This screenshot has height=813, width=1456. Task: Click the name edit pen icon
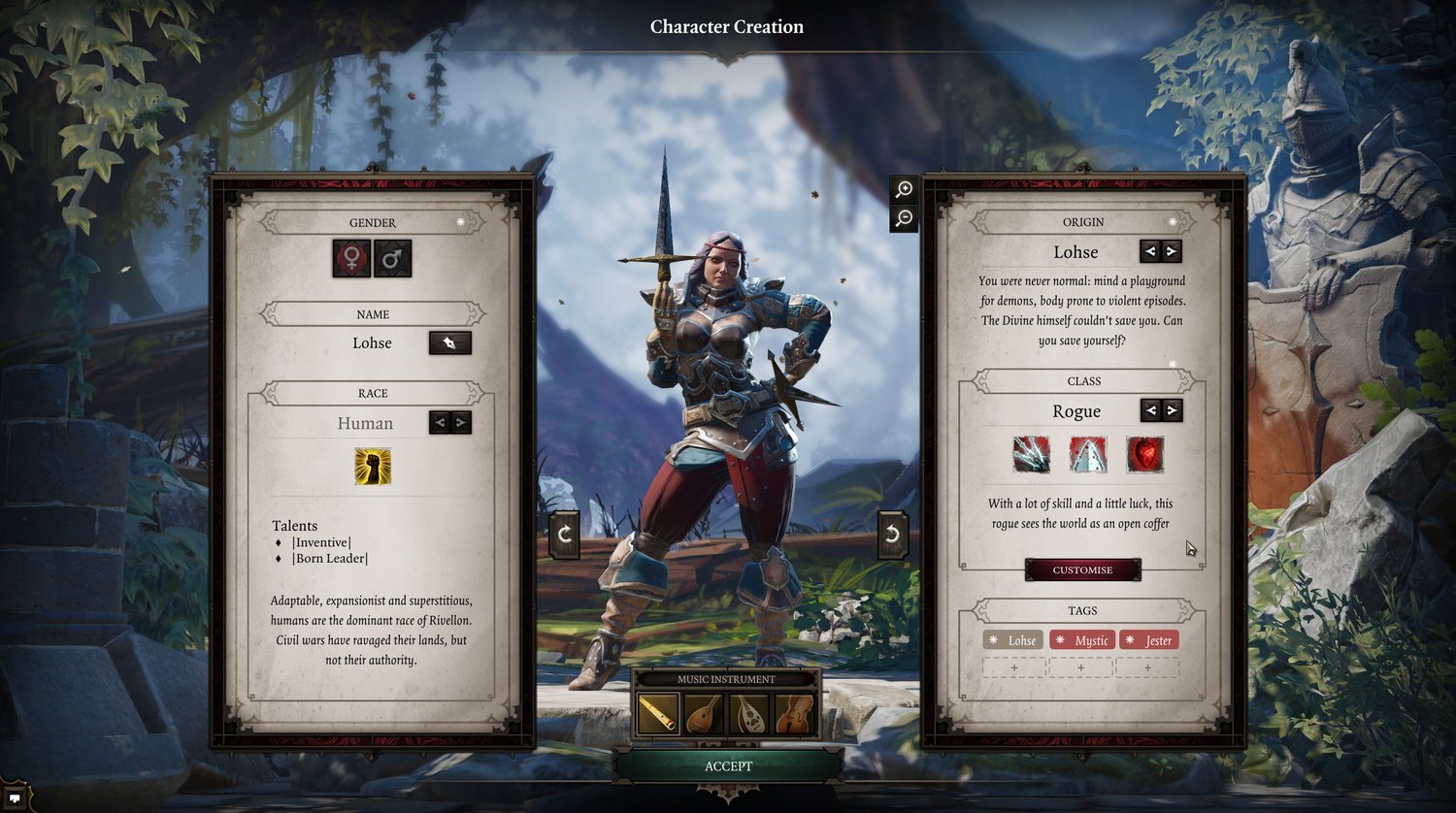pos(449,342)
